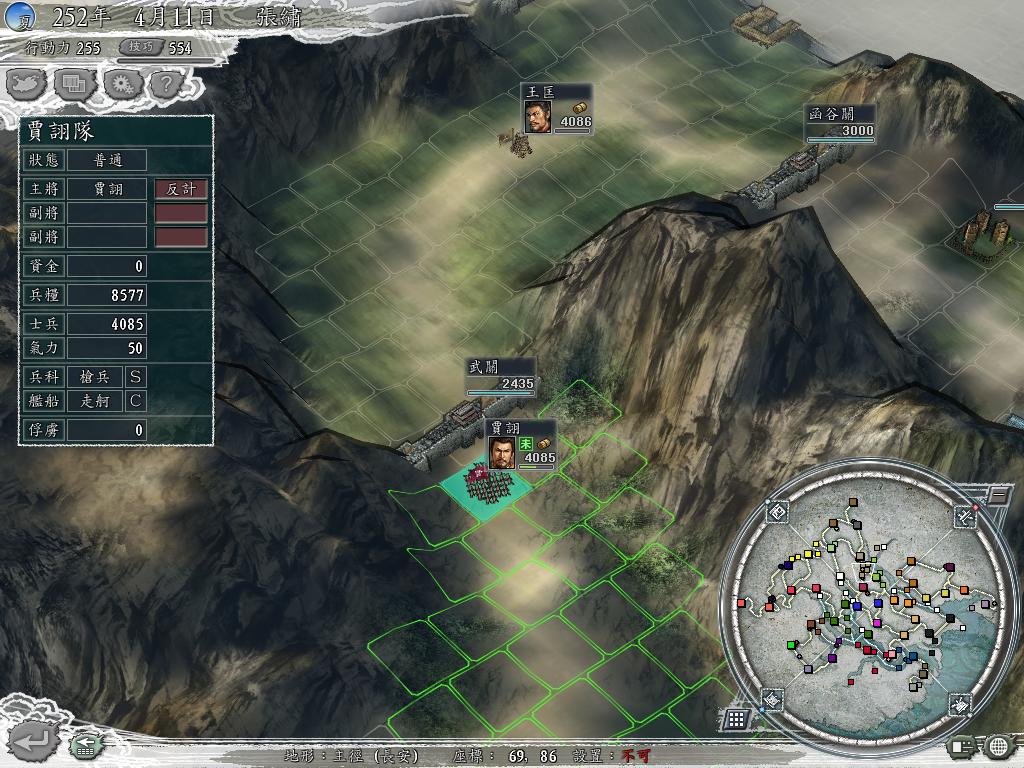Click the minimap's bottom-left corner icon
The height and width of the screenshot is (768, 1024).
(x=773, y=699)
